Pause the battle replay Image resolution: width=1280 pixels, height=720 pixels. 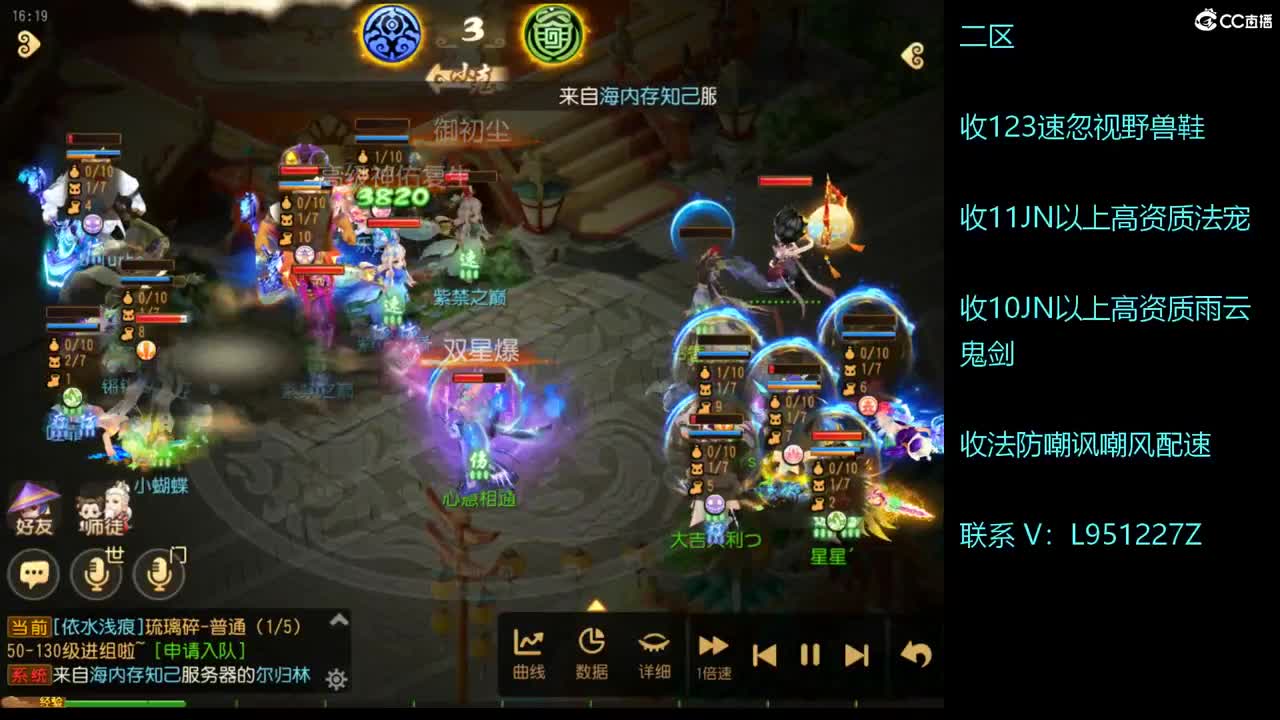click(811, 655)
